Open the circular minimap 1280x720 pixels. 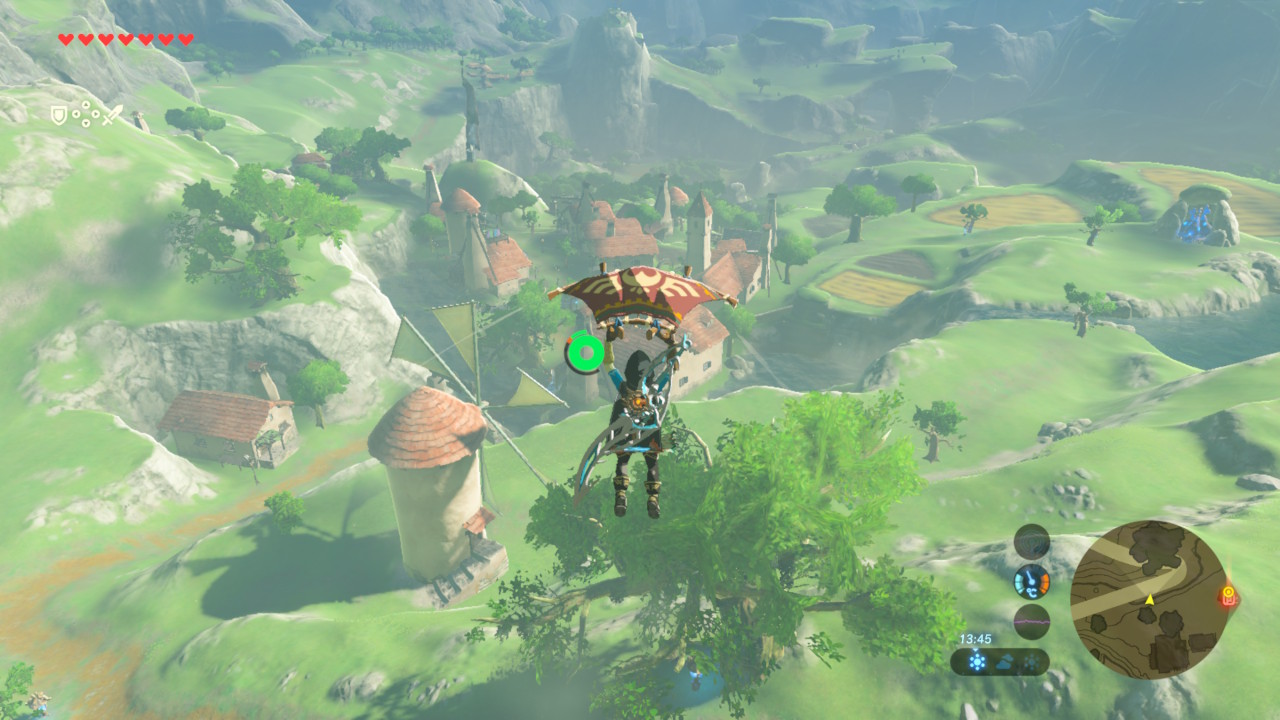[x=1148, y=599]
